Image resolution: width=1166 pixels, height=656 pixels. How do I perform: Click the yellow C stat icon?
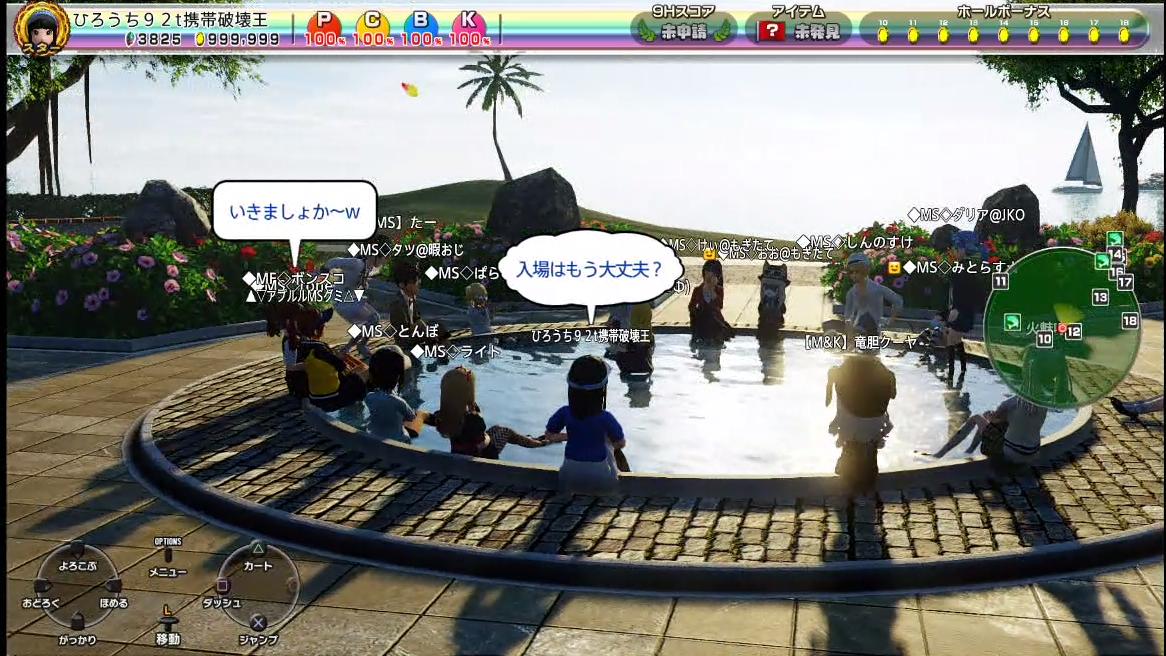372,24
